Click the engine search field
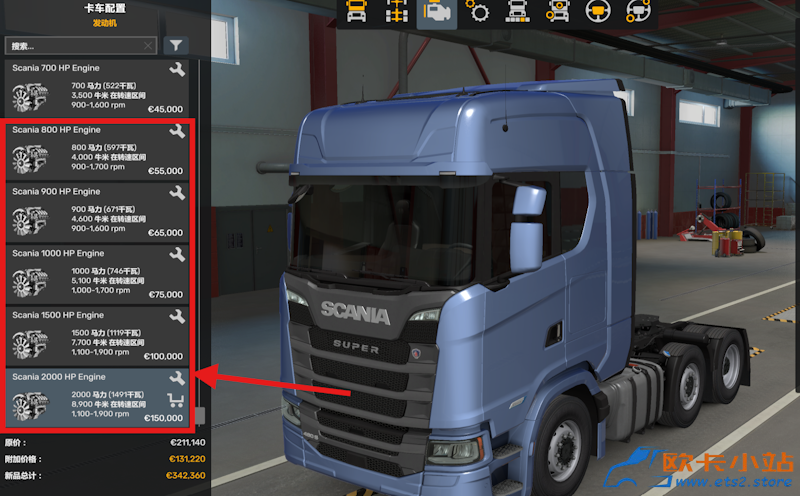This screenshot has height=496, width=800. pyautogui.click(x=75, y=46)
